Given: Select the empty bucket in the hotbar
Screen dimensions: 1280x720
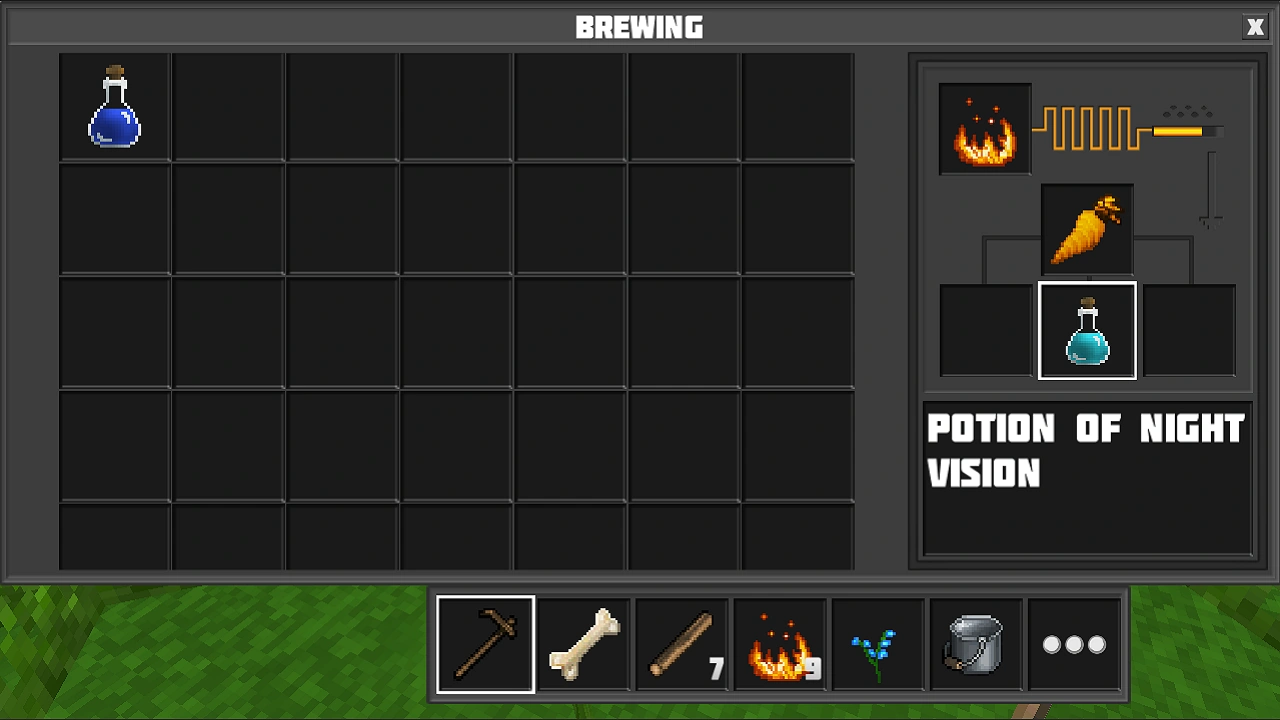Looking at the screenshot, I should click(975, 643).
